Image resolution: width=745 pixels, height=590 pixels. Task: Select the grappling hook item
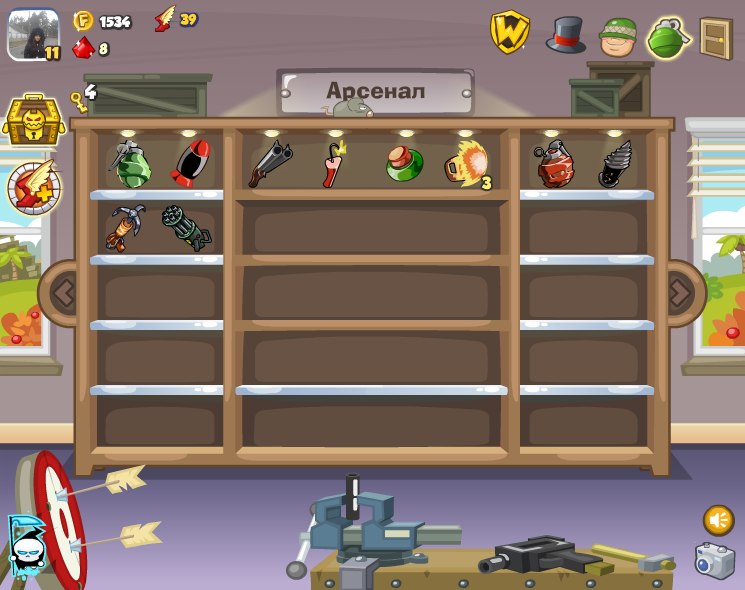(x=127, y=227)
